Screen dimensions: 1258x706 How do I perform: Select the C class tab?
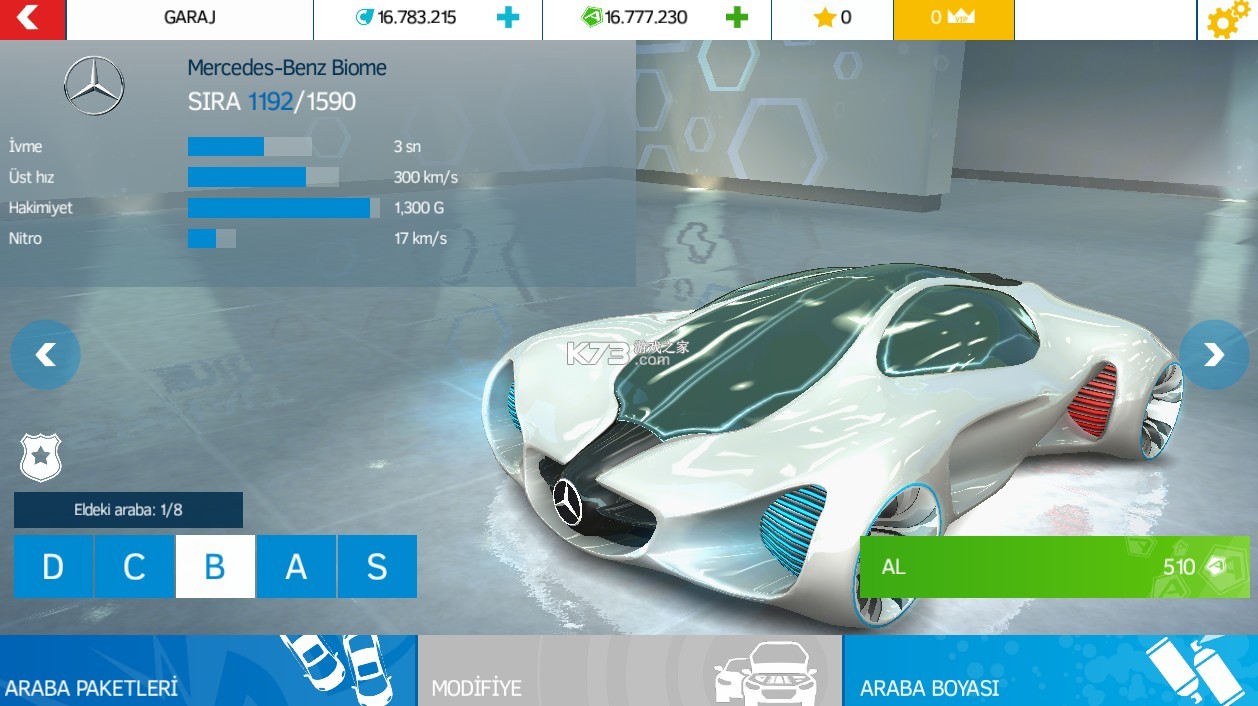pos(134,567)
